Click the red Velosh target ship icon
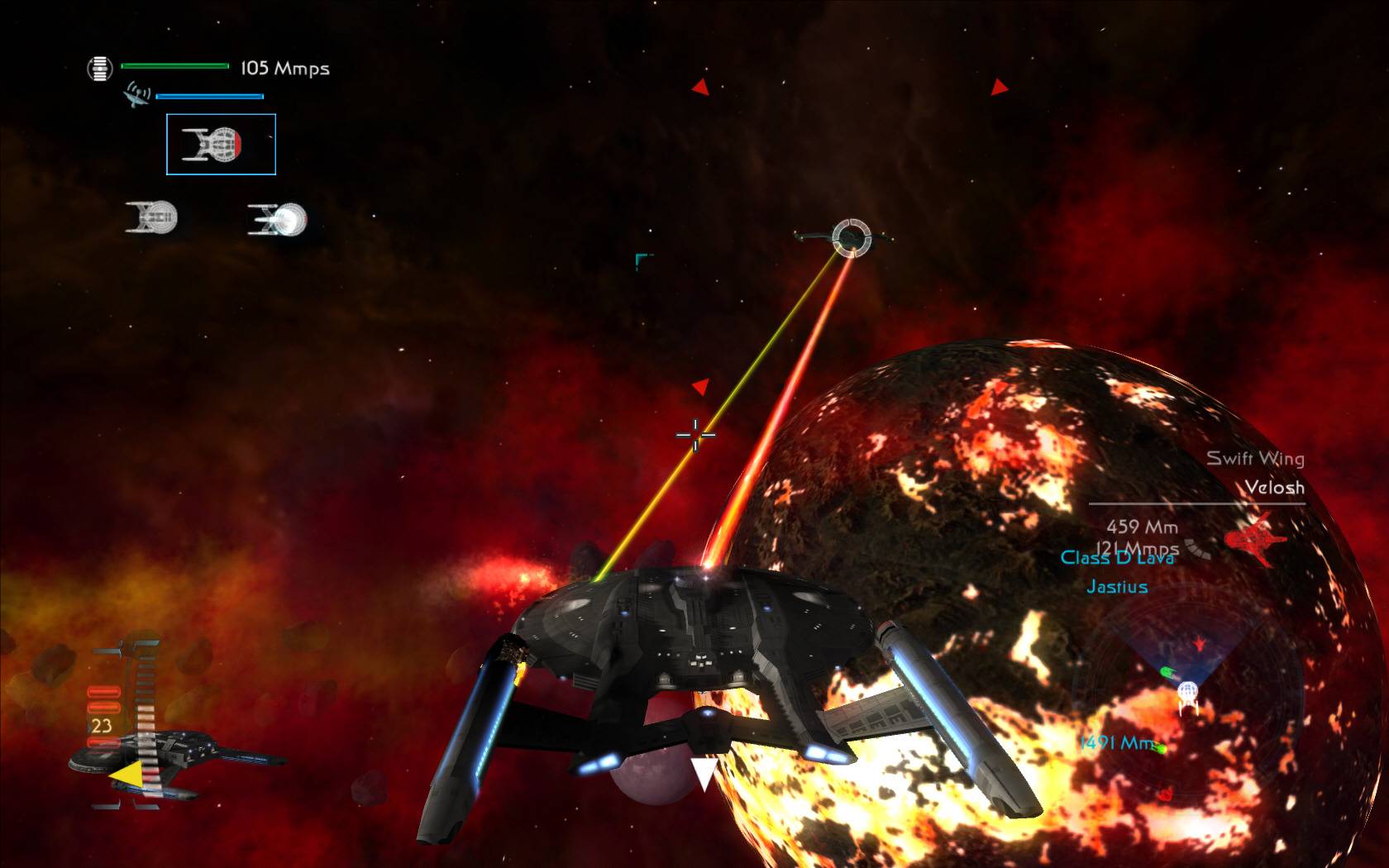 point(1254,539)
